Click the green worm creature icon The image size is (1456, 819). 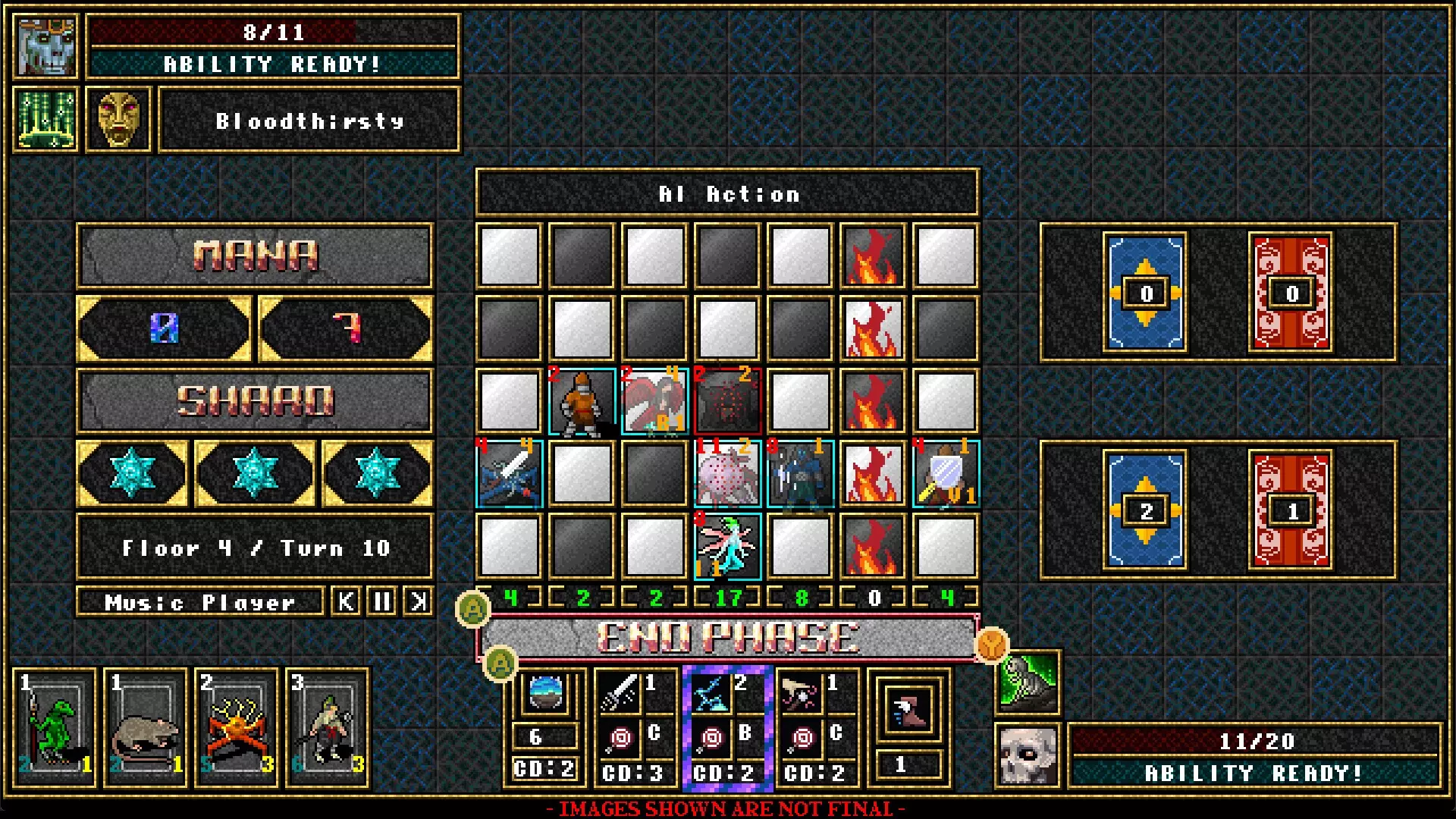click(1028, 682)
